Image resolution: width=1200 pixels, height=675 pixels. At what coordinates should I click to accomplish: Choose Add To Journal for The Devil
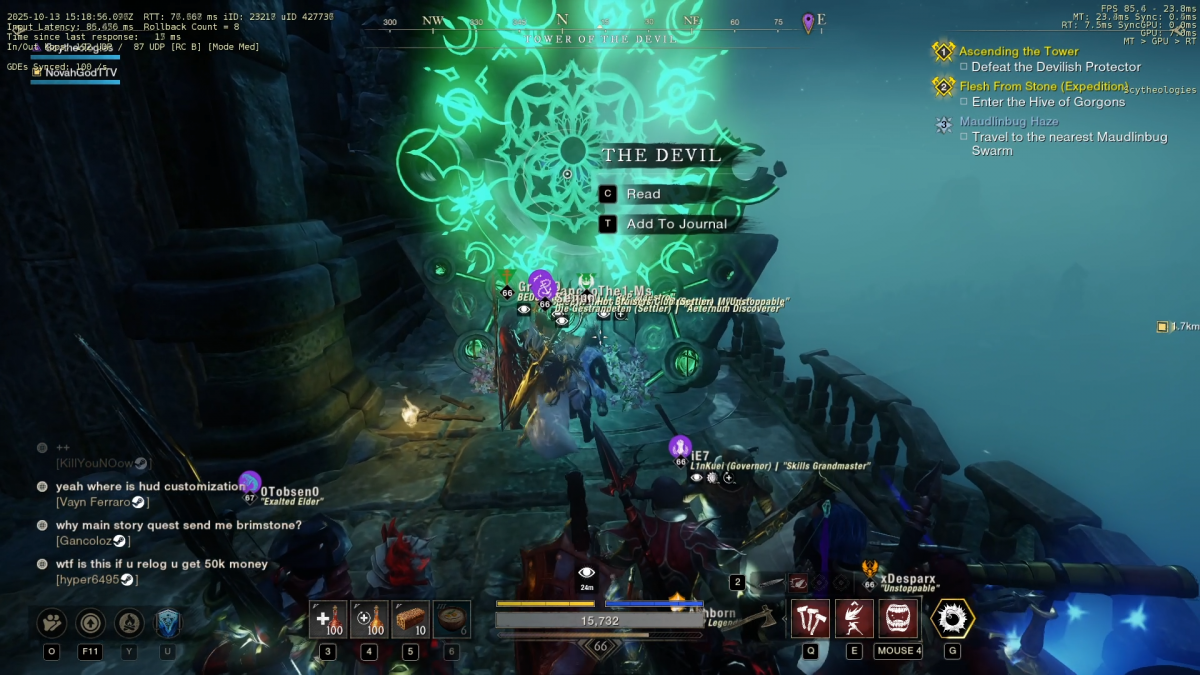(x=676, y=224)
